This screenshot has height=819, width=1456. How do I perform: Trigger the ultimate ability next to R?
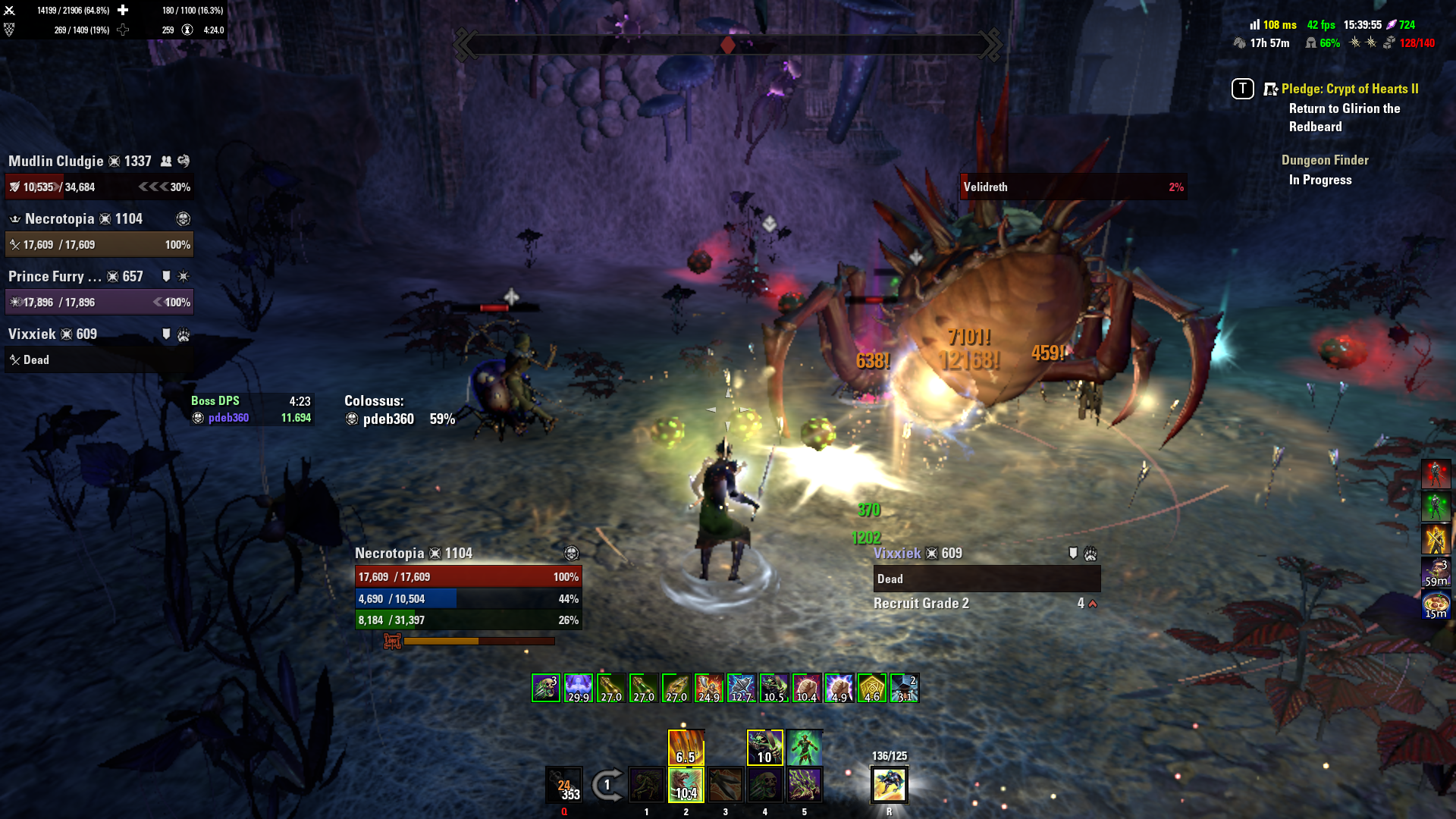pyautogui.click(x=890, y=785)
